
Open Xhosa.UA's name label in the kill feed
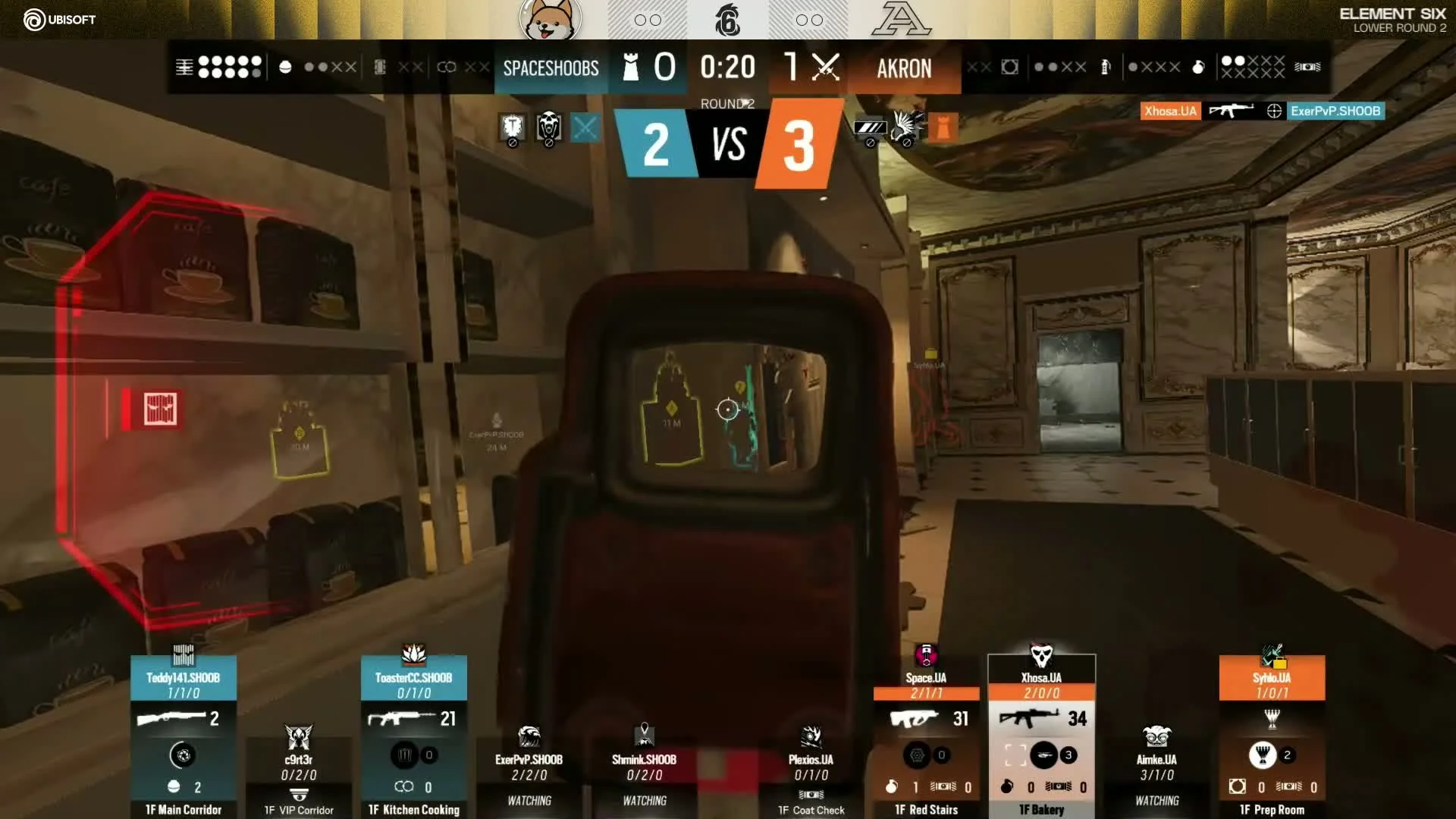(1170, 111)
